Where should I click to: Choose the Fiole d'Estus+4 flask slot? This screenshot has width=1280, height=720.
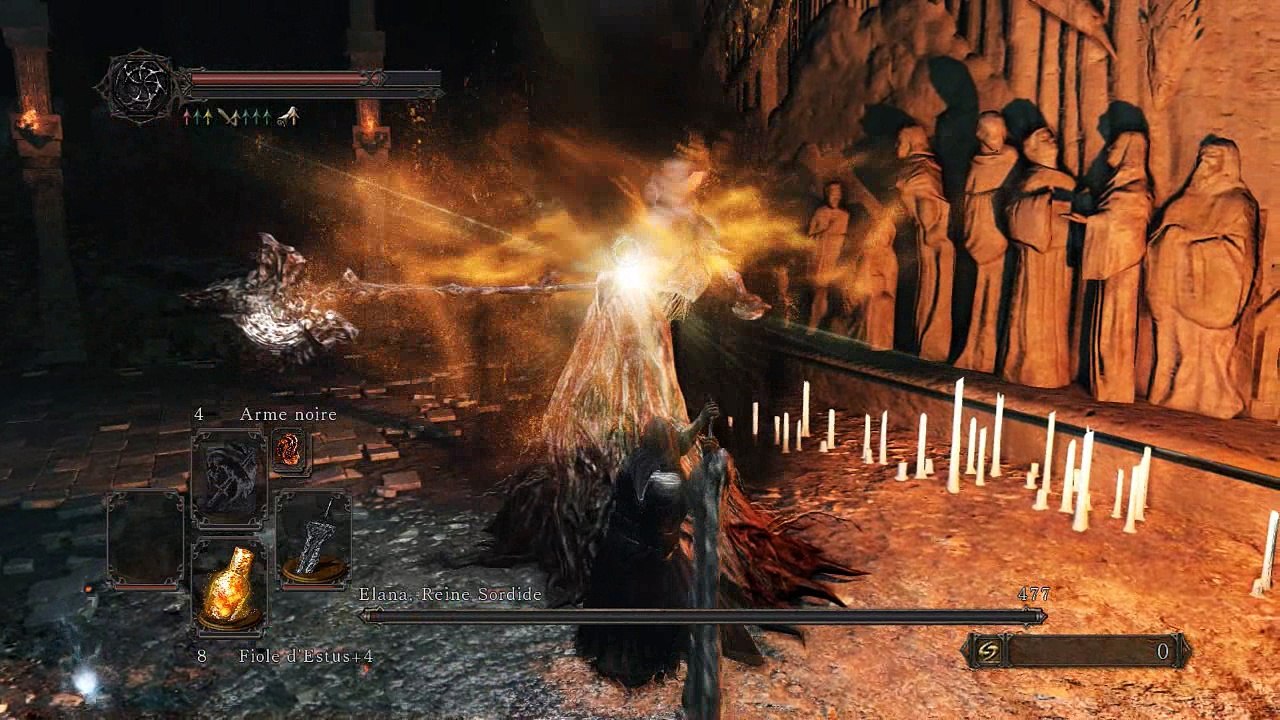click(x=228, y=590)
